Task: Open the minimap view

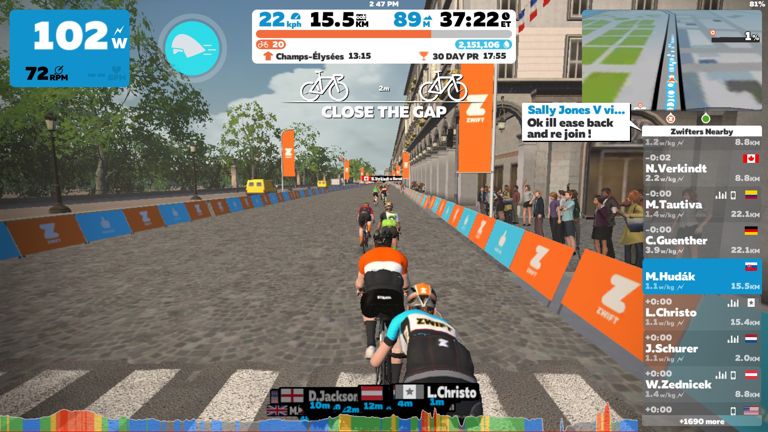Action: coord(672,60)
